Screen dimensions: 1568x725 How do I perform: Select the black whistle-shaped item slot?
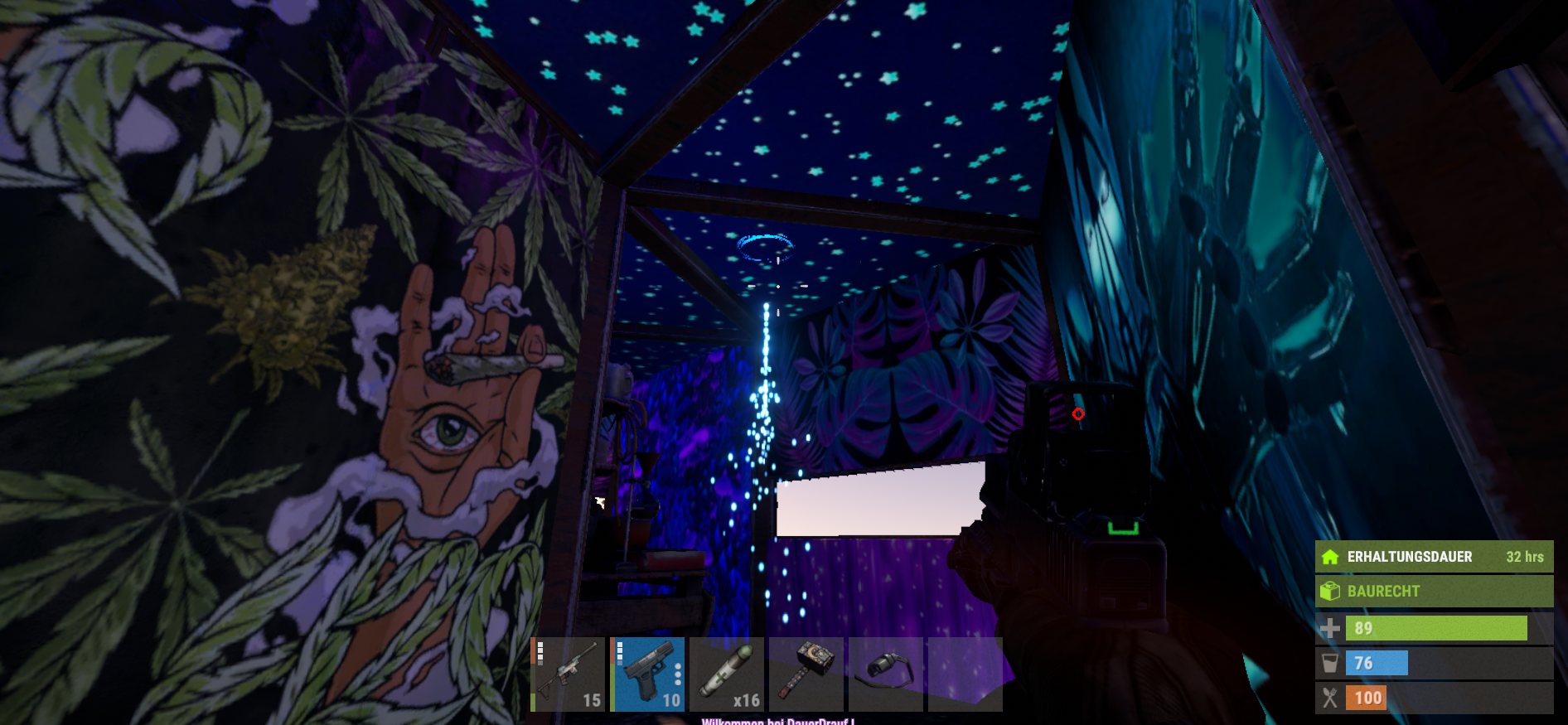tap(886, 674)
